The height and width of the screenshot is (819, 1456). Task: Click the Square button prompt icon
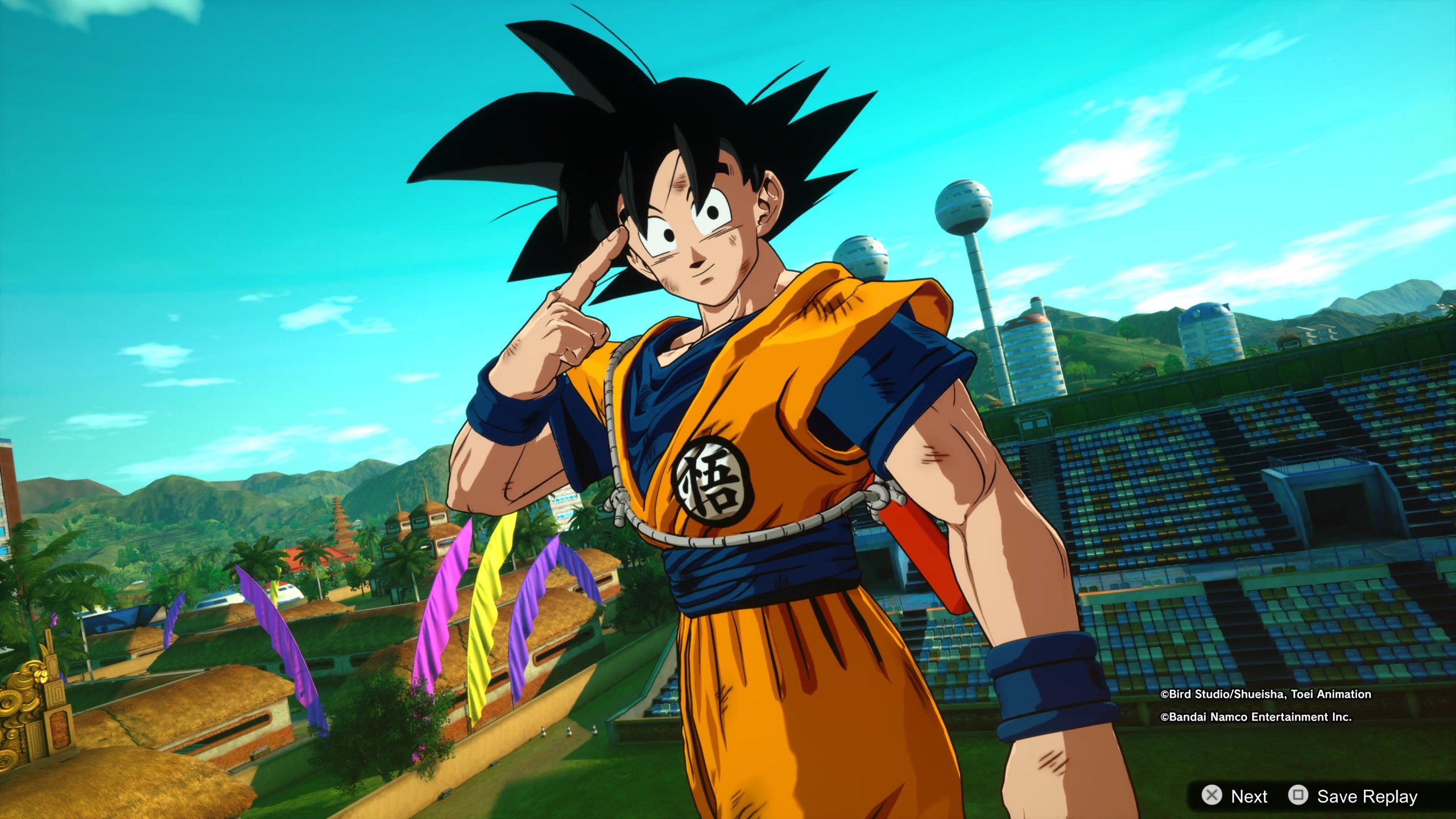click(x=1297, y=796)
